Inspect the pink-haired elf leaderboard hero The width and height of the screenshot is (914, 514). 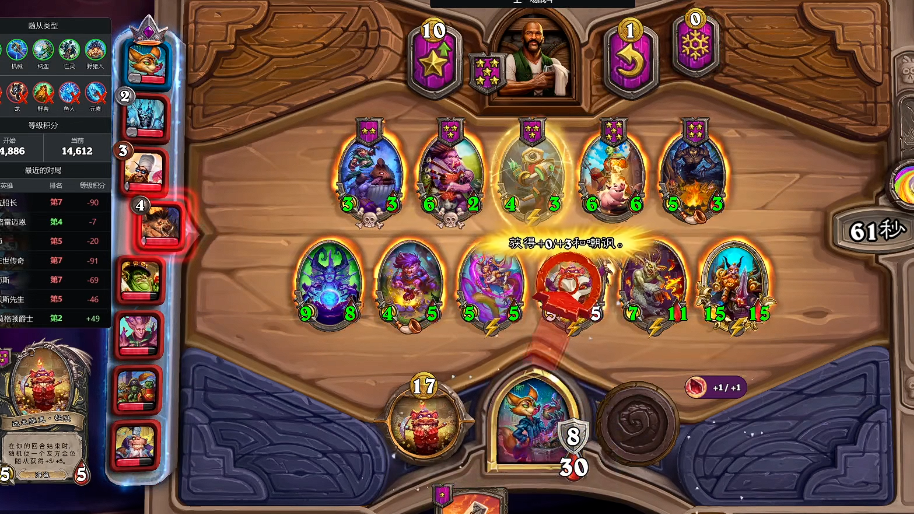click(138, 333)
